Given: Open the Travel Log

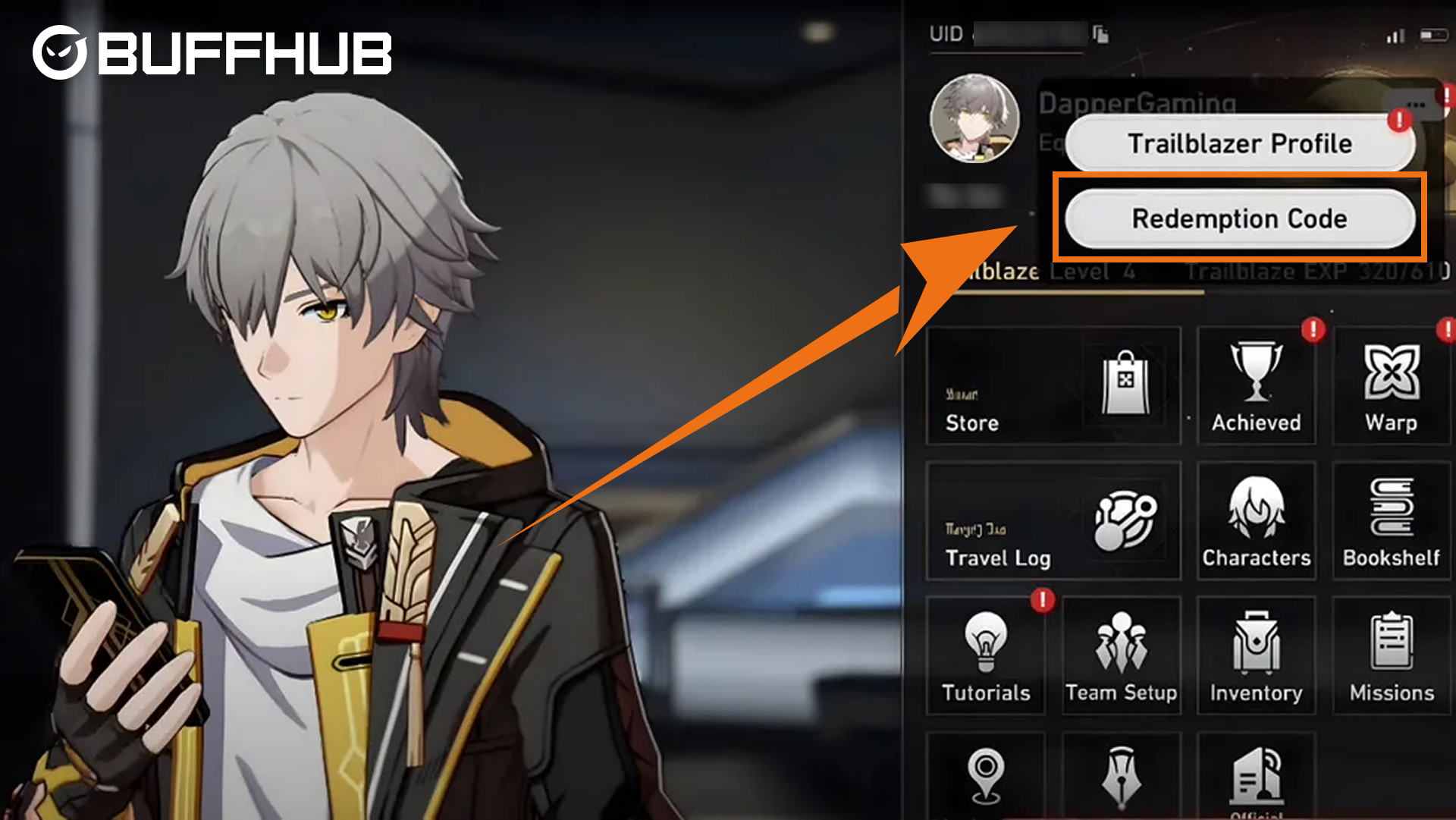Looking at the screenshot, I should [x=1053, y=521].
